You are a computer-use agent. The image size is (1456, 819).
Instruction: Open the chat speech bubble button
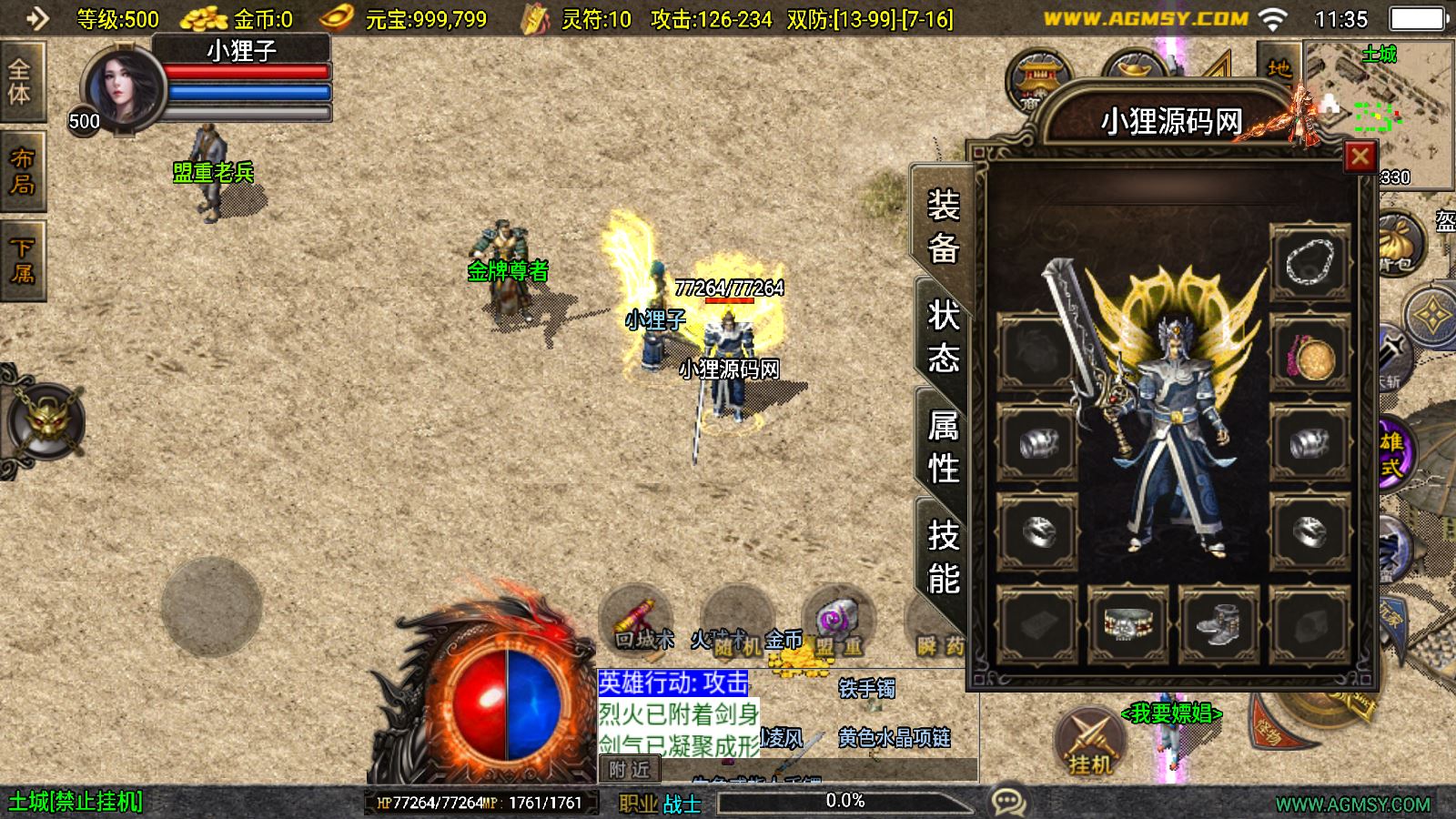coord(1008,802)
